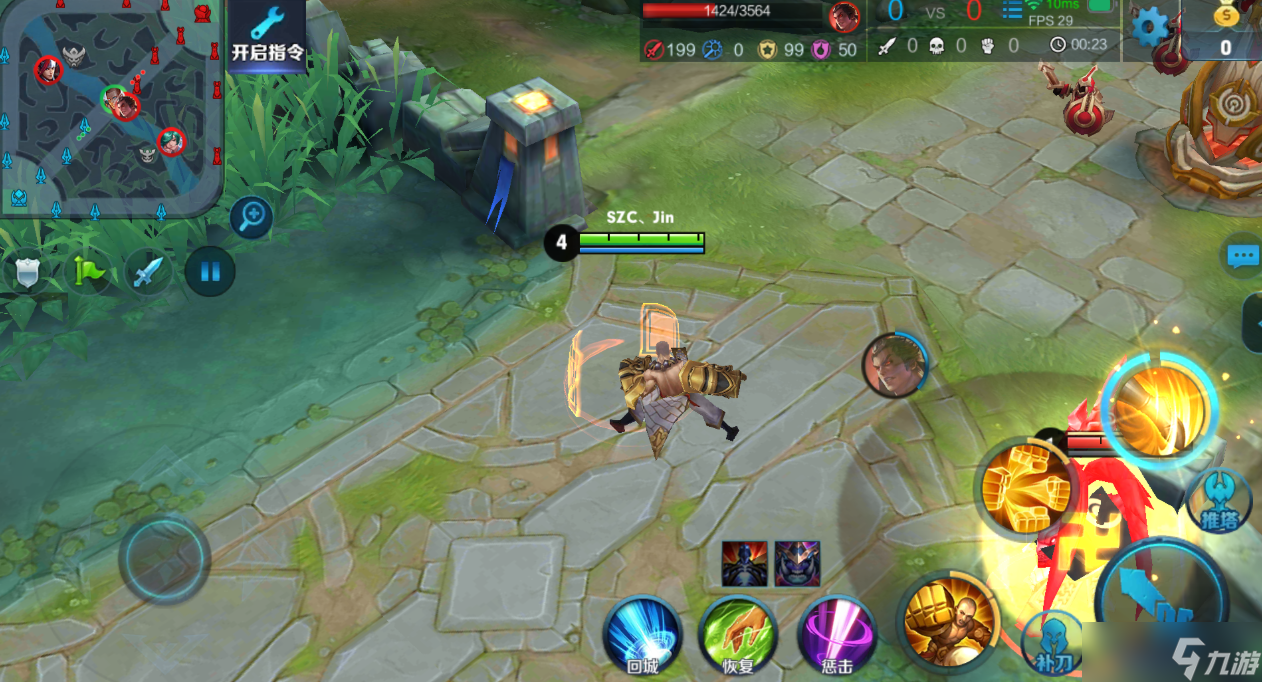Target the enemy hero portrait beside skills
Screen dimensions: 1262x682
[x=894, y=365]
